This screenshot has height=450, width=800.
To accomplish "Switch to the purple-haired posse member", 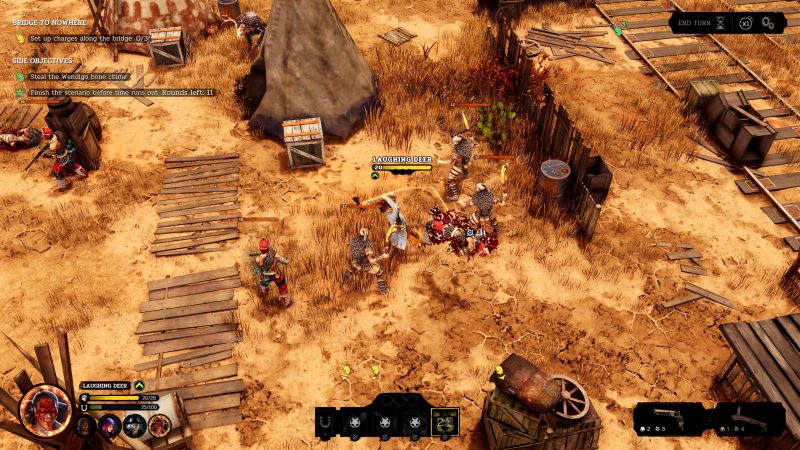I will (109, 426).
